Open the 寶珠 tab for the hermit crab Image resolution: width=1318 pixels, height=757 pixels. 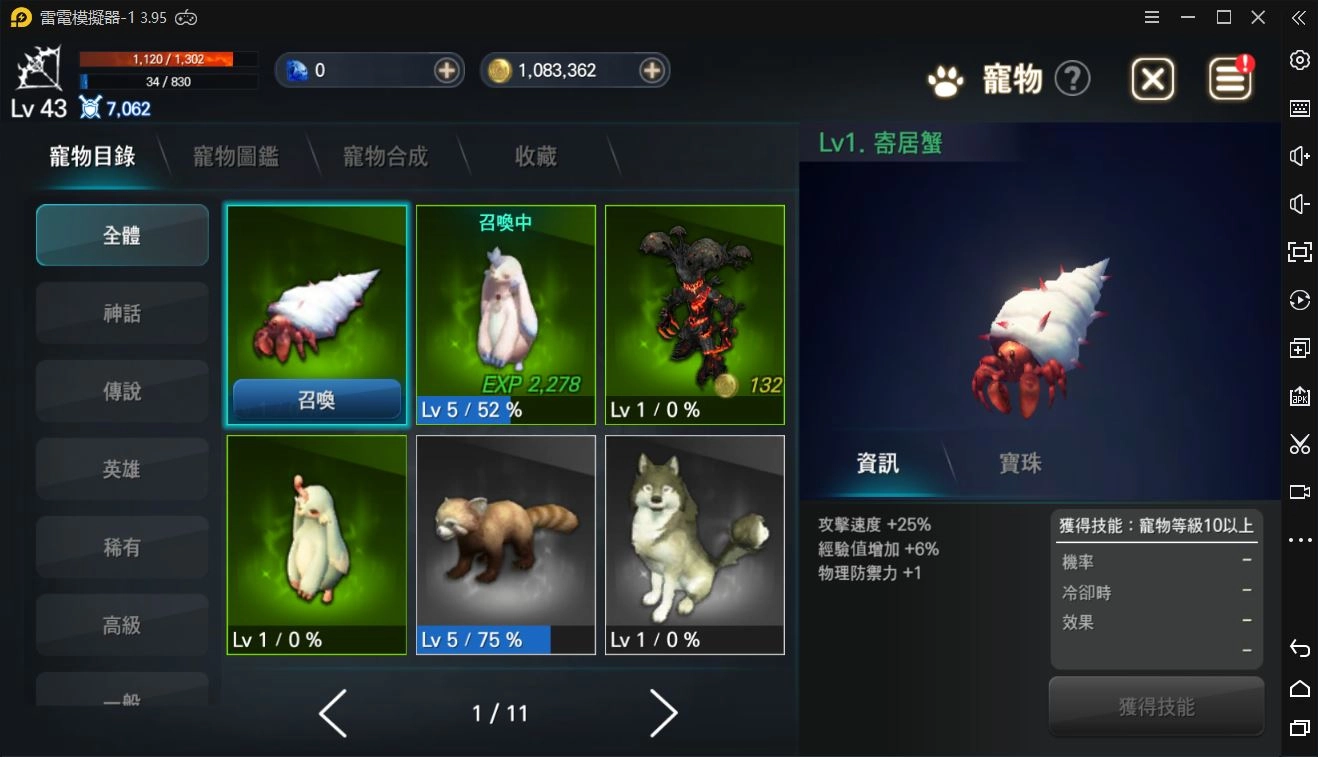[1019, 463]
